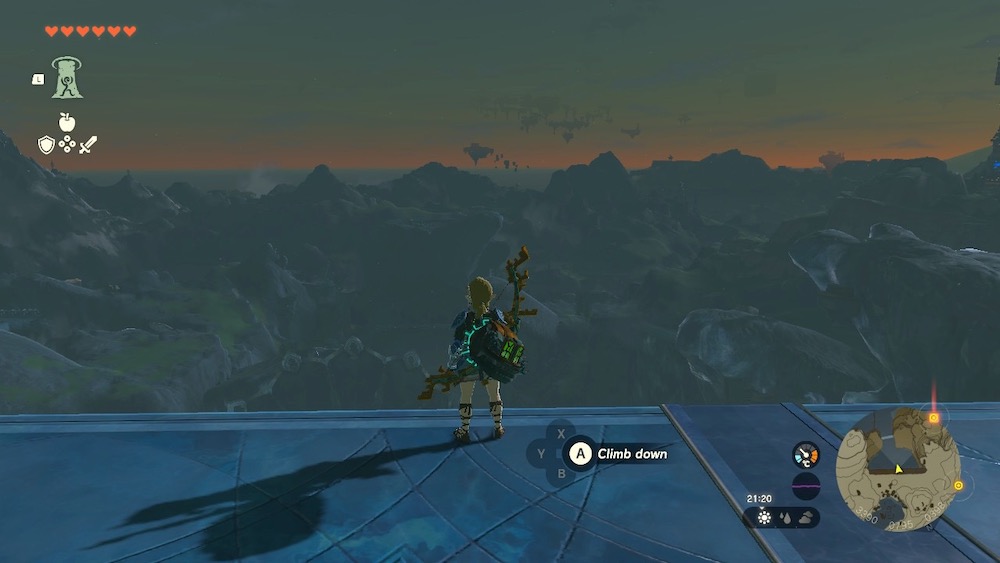
Task: Select the yellow marker on the minimap's right edge
Action: tap(958, 486)
